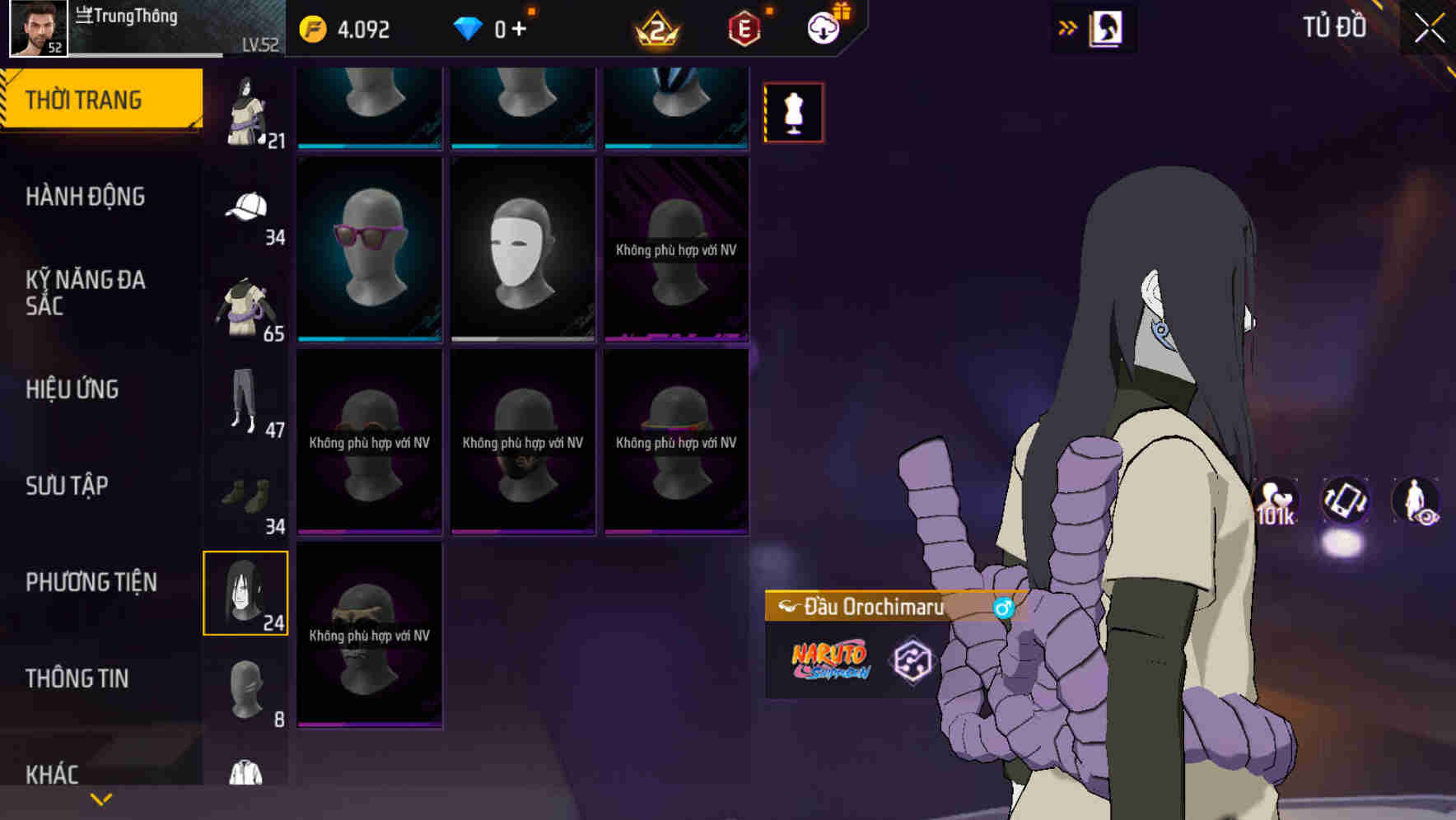Image resolution: width=1456 pixels, height=820 pixels.
Task: Select the white Orochimaru mask thumbnail
Action: click(522, 247)
